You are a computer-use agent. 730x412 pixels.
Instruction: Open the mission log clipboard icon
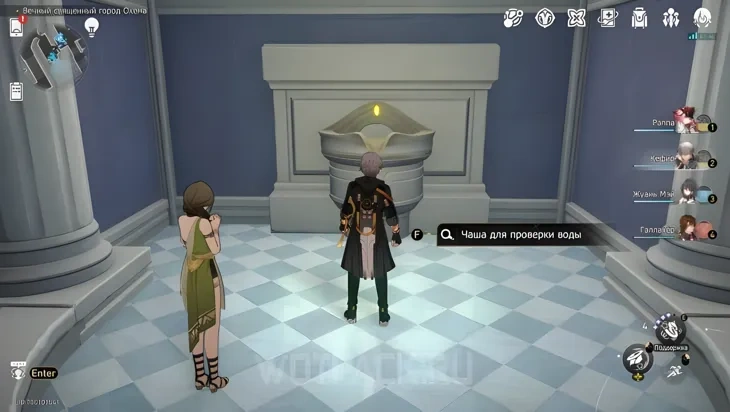(16, 92)
